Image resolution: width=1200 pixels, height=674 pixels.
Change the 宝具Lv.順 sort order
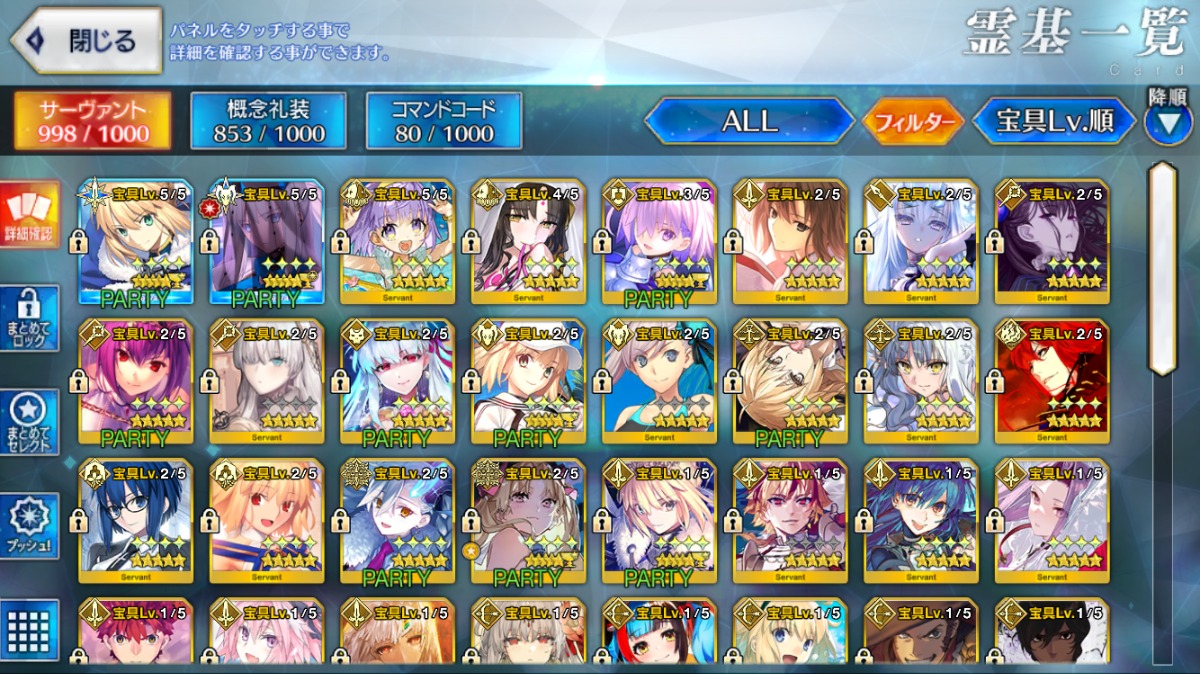click(1054, 121)
